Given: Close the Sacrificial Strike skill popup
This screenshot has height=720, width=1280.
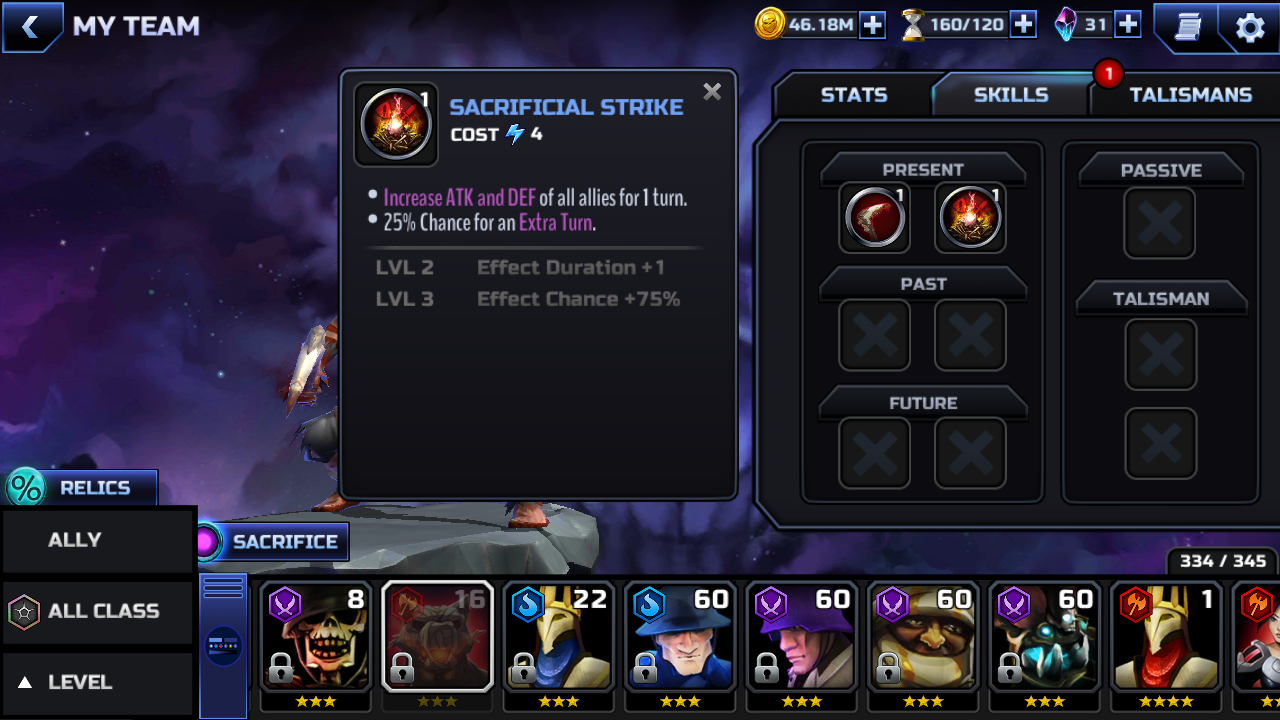Looking at the screenshot, I should tap(712, 92).
